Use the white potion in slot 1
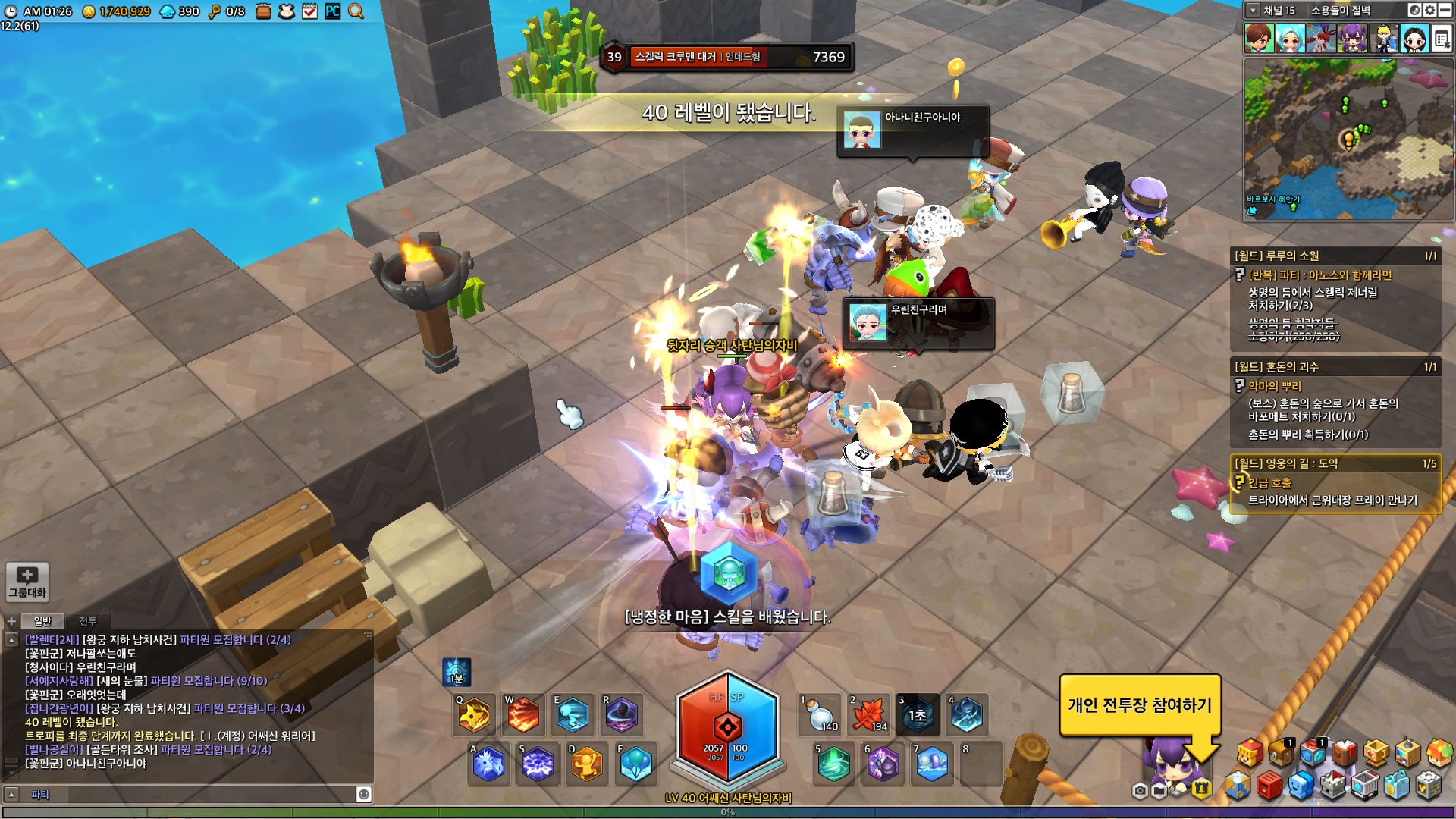Viewport: 1456px width, 819px height. pyautogui.click(x=820, y=715)
